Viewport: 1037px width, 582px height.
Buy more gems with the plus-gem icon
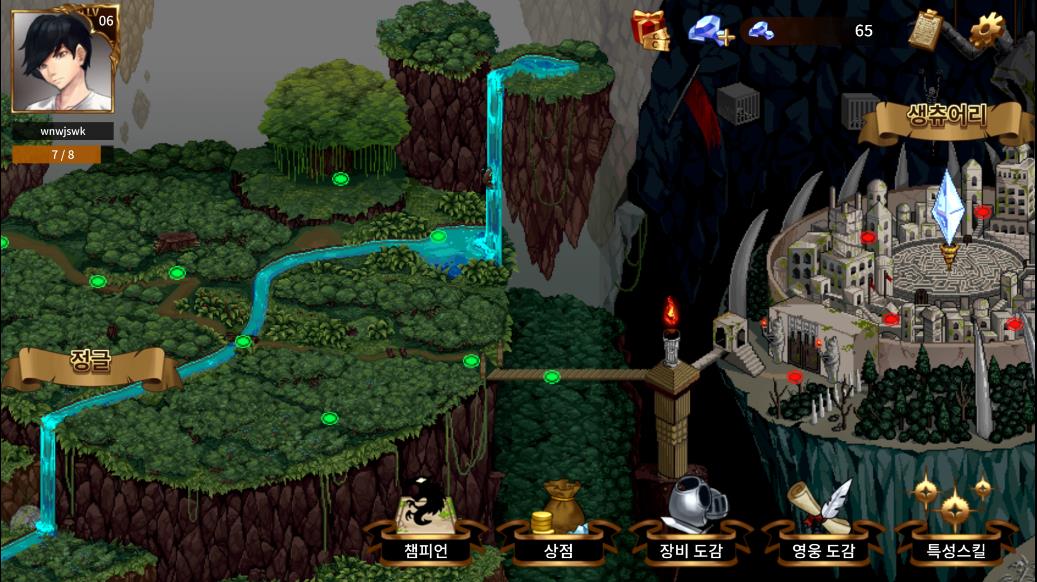708,30
